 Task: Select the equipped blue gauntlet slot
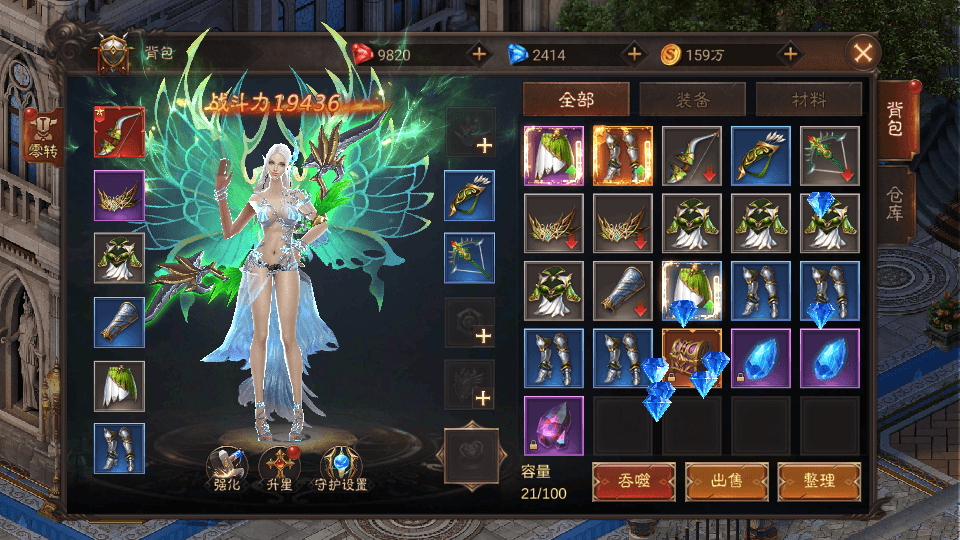point(119,322)
